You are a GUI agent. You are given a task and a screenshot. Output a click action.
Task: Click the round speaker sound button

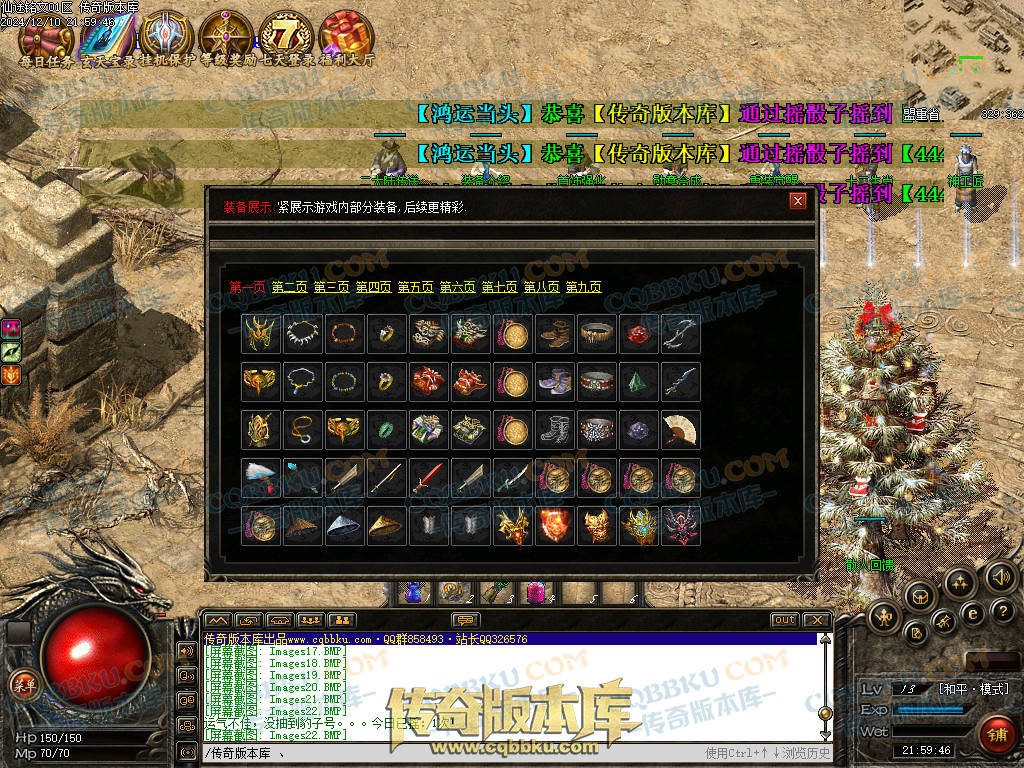pos(1000,577)
